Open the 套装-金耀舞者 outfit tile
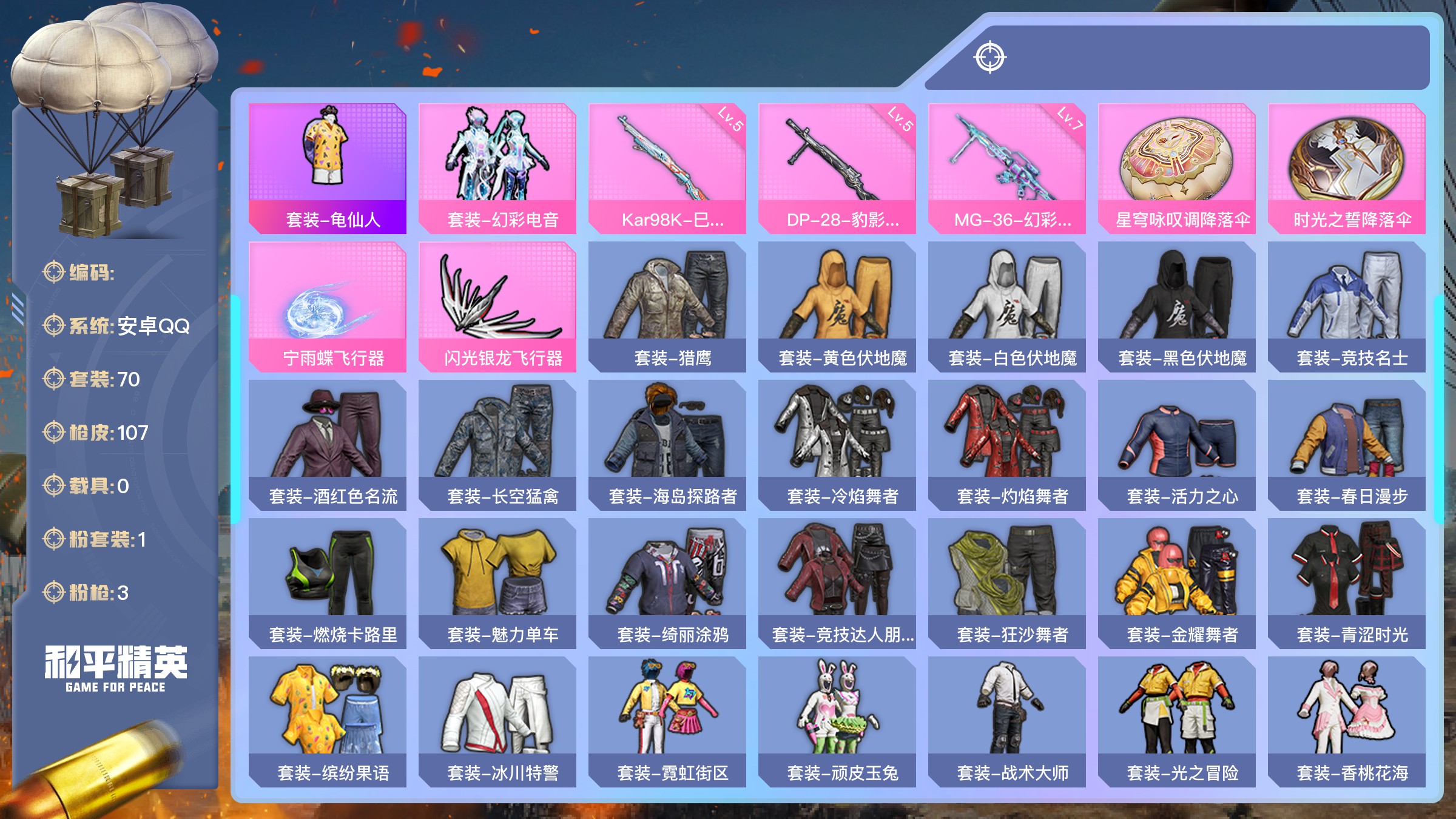1456x819 pixels. tap(1177, 583)
